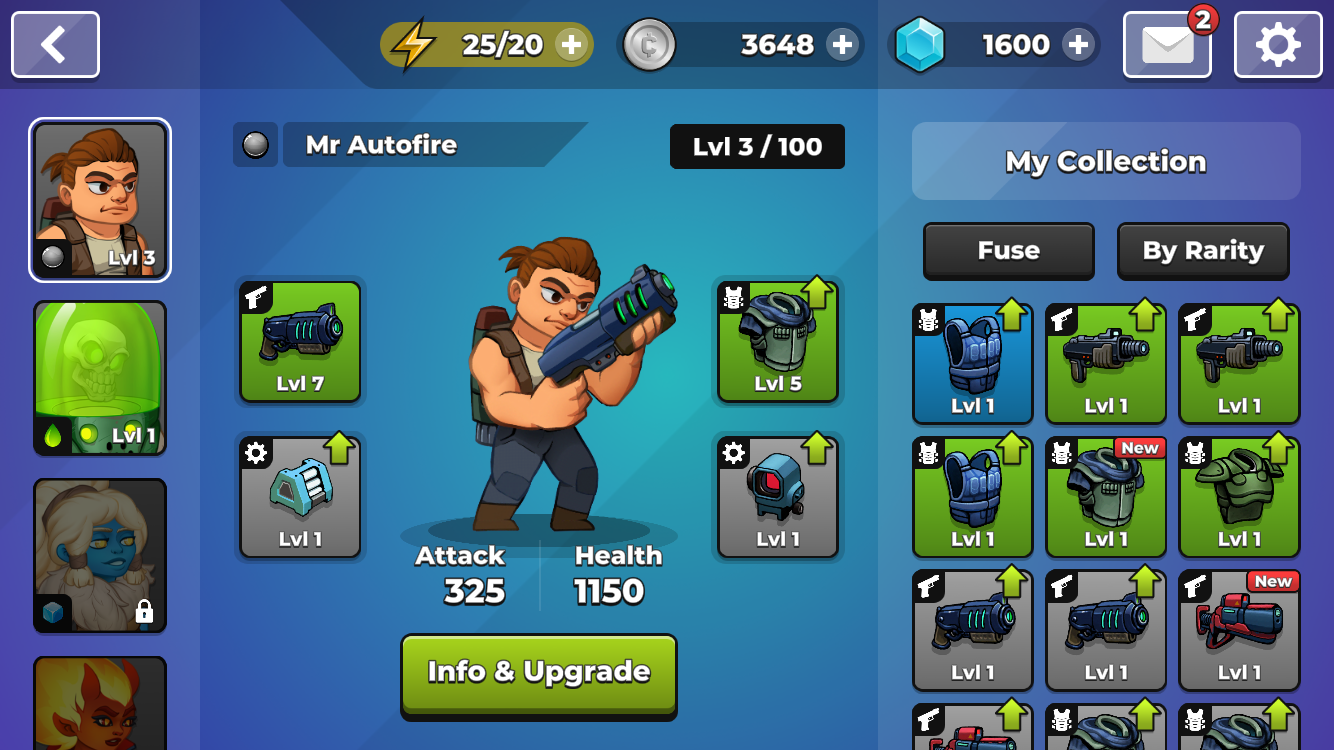Pick the New green armor item
The image size is (1334, 750).
pyautogui.click(x=1106, y=497)
